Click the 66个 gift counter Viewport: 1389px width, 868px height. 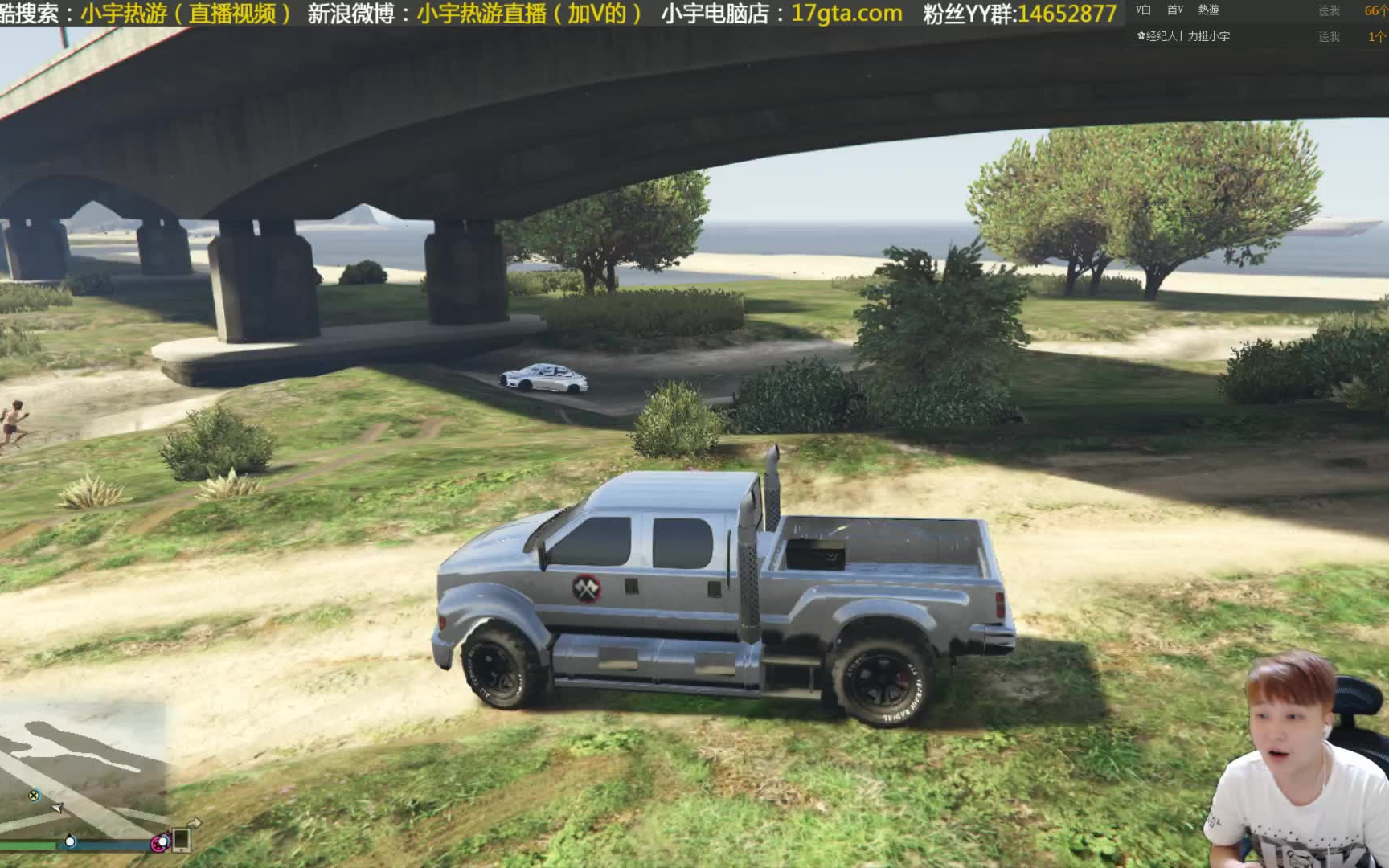click(x=1376, y=10)
